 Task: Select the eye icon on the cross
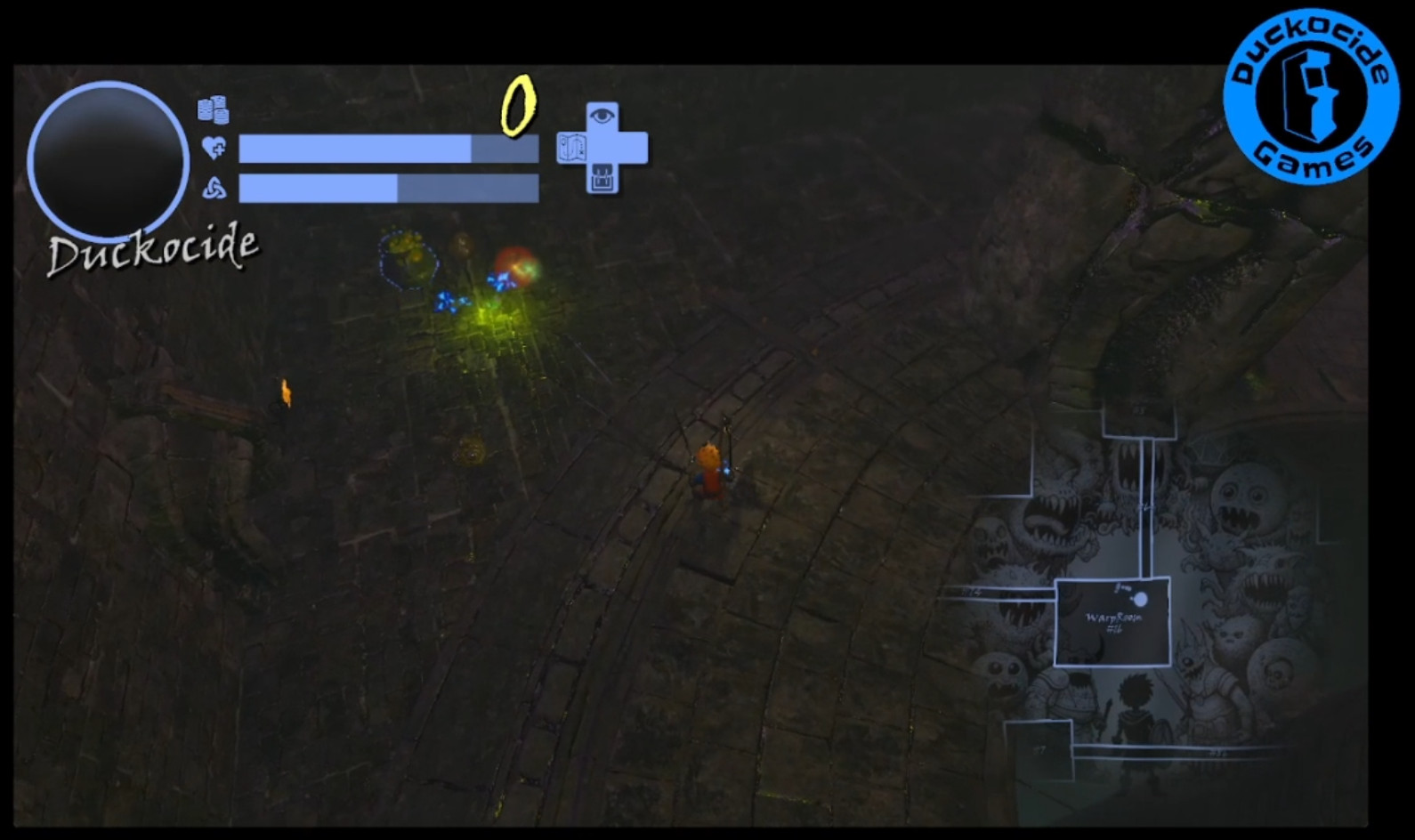[x=602, y=116]
